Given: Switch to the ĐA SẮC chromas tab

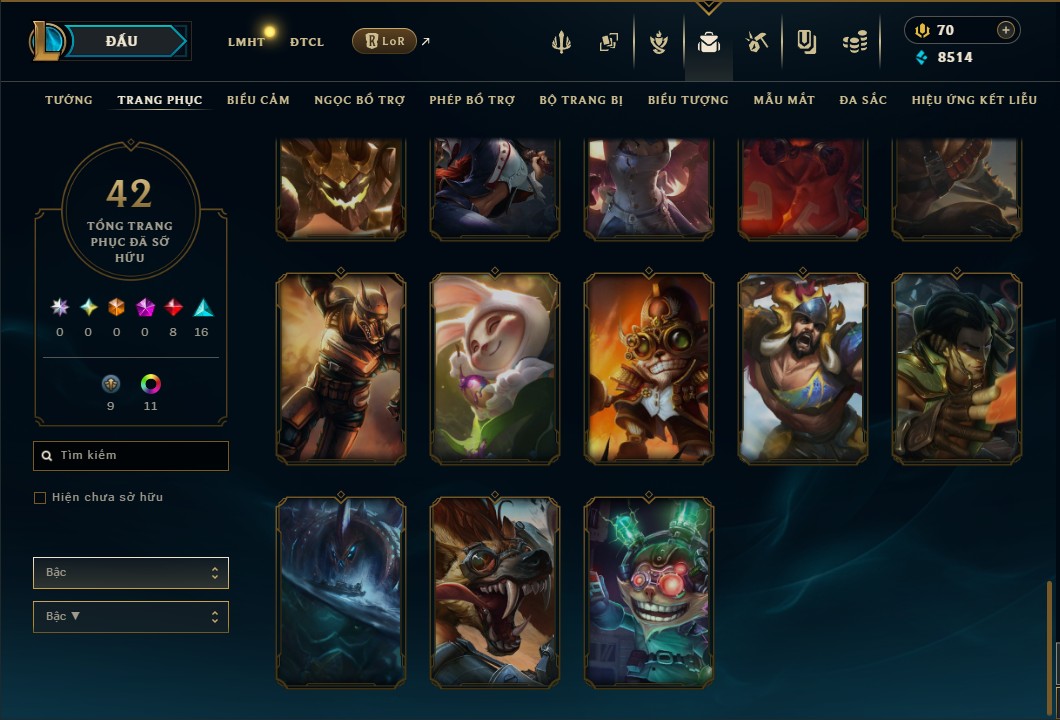Looking at the screenshot, I should (x=863, y=100).
